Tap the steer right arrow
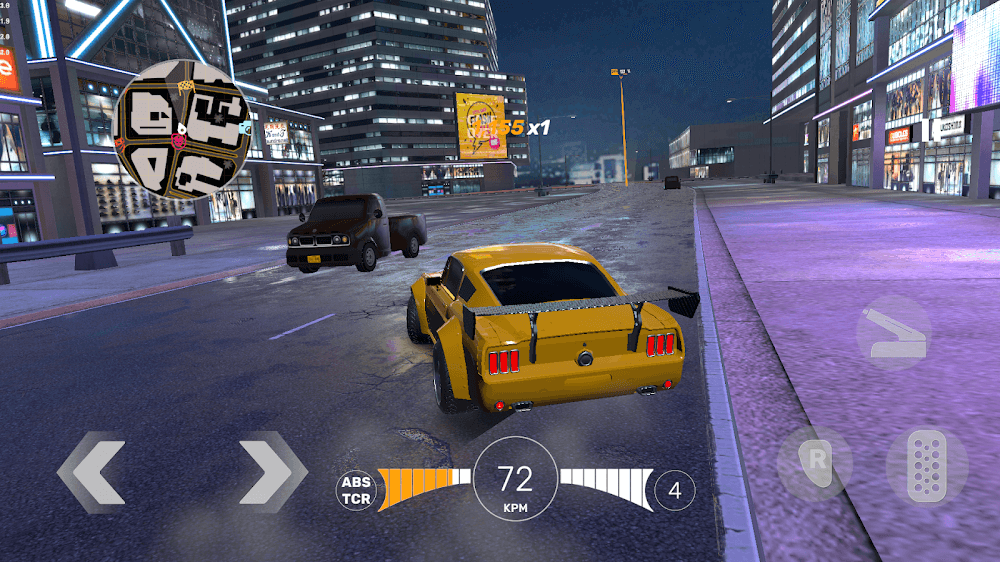The width and height of the screenshot is (1000, 562). pos(273,472)
